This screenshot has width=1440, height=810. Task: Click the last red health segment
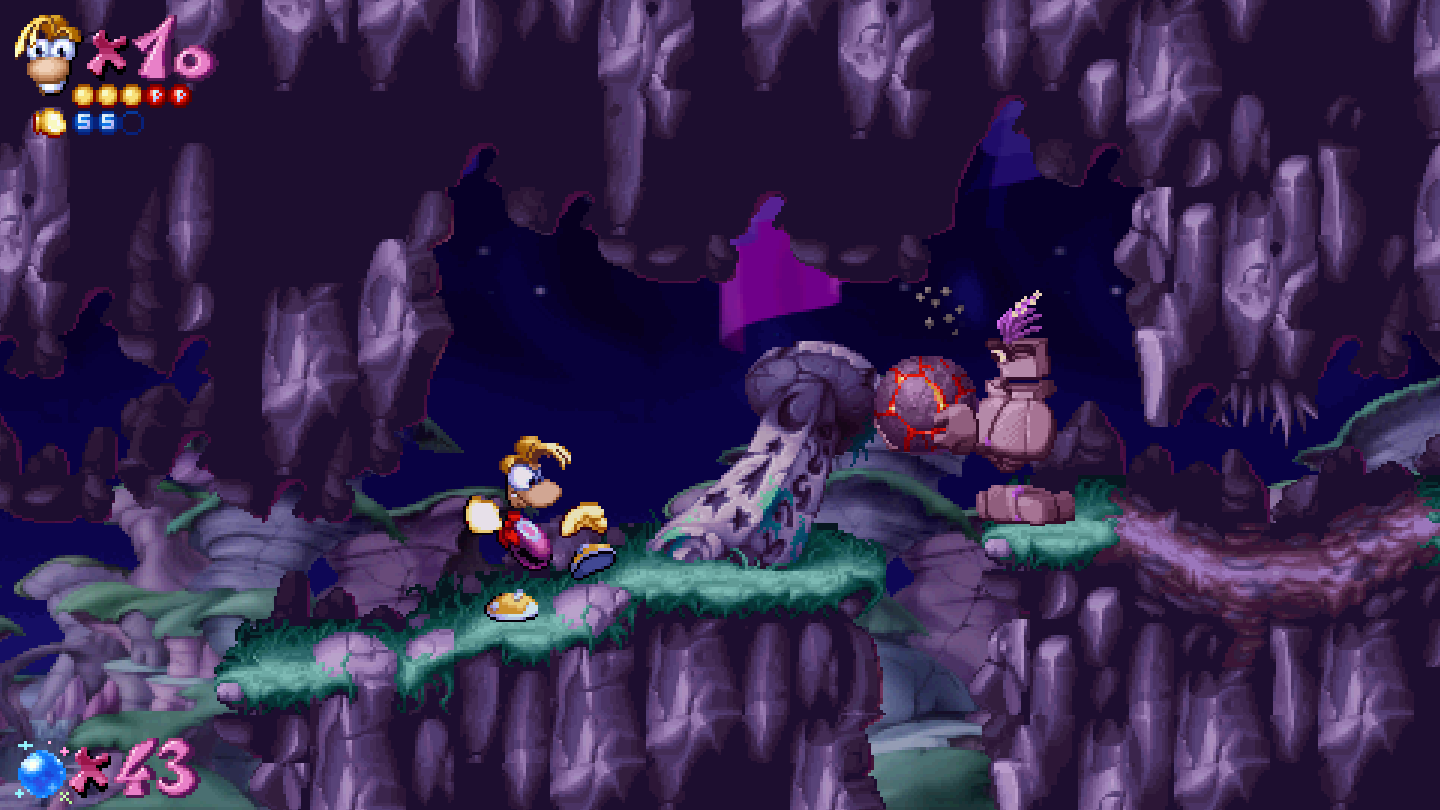pos(179,96)
